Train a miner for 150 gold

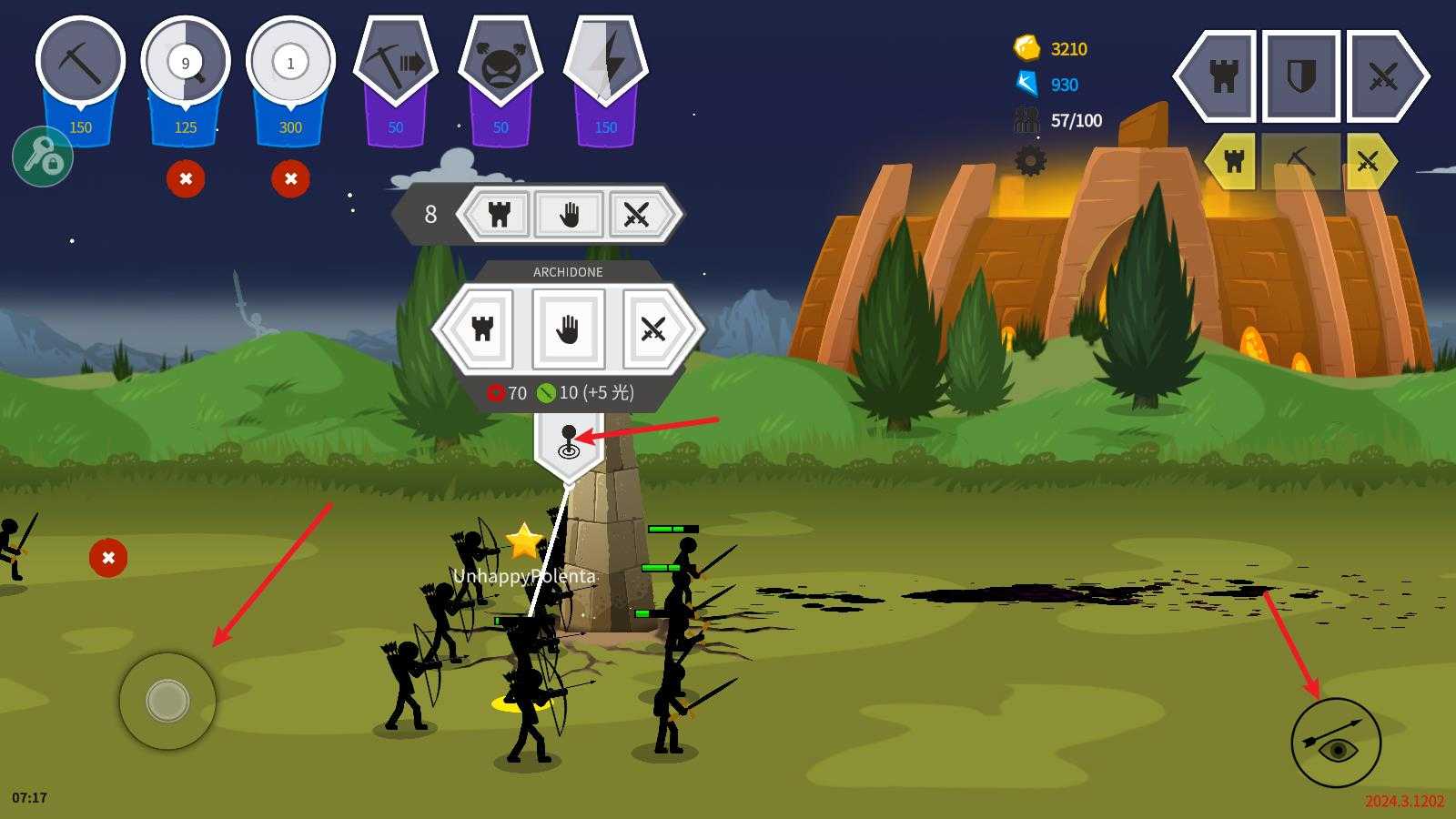coord(80,64)
